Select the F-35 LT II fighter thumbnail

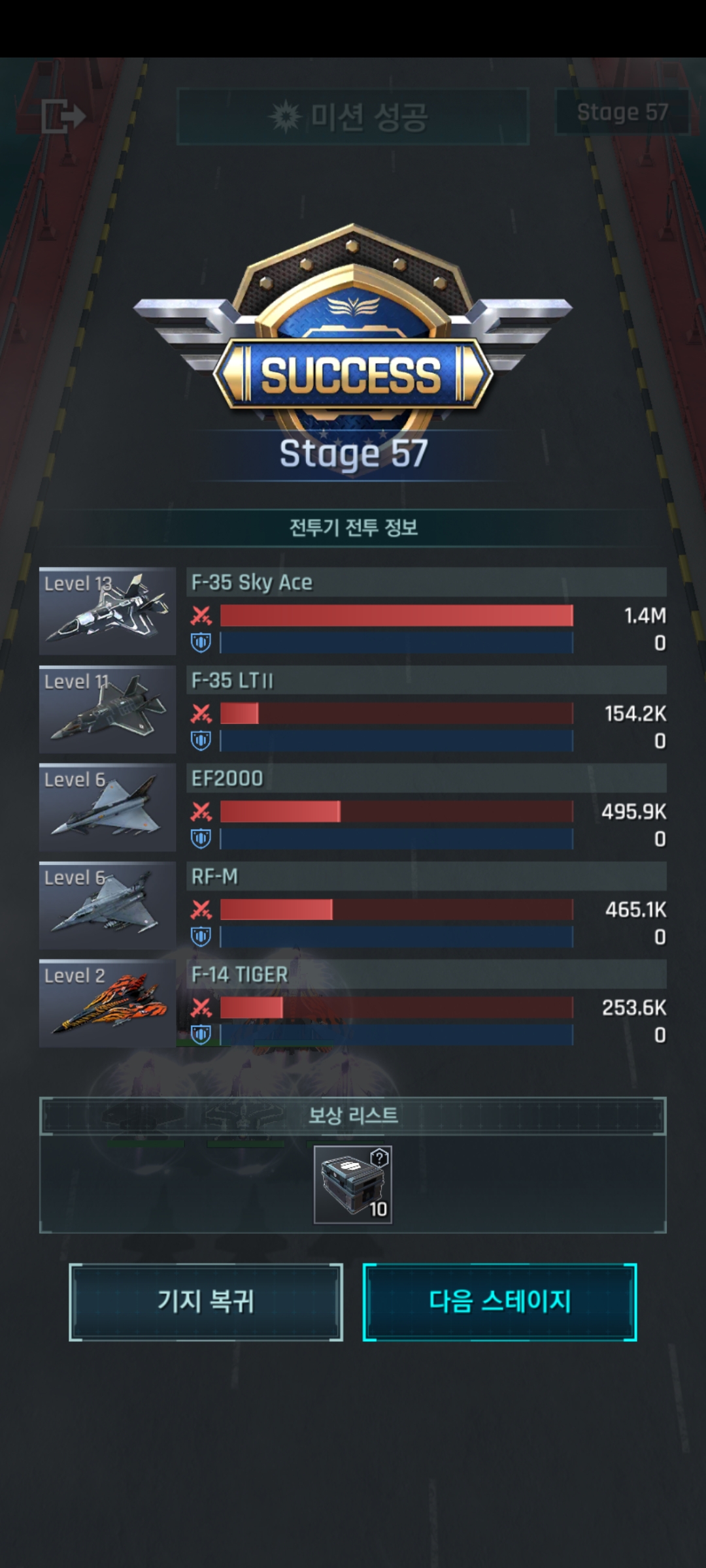pyautogui.click(x=107, y=710)
